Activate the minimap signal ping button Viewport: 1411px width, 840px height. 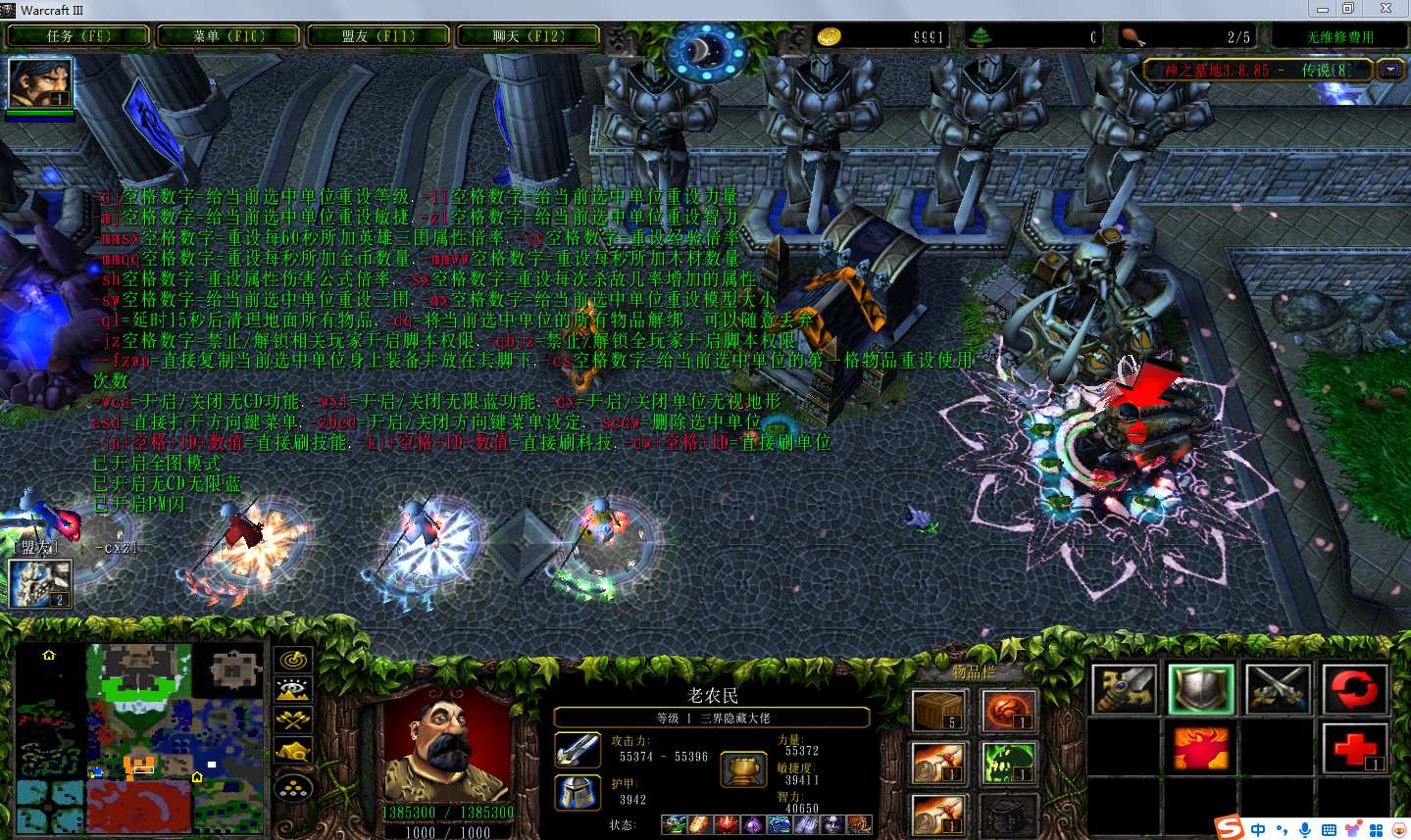[x=293, y=661]
